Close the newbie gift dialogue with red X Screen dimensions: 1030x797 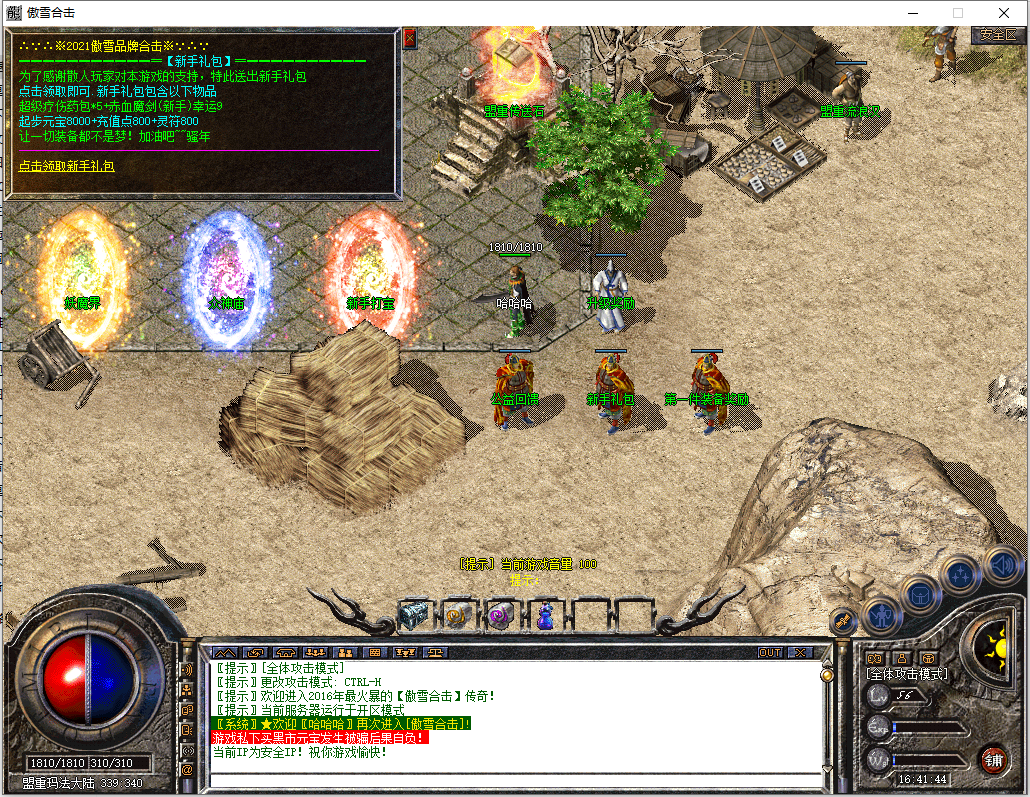(x=409, y=38)
